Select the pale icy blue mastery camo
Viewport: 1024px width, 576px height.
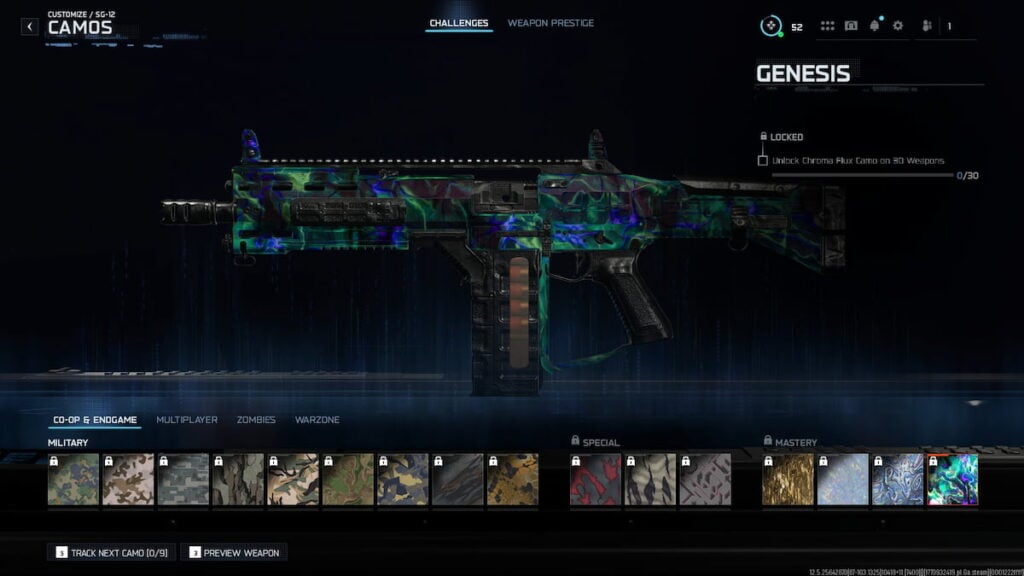click(842, 479)
